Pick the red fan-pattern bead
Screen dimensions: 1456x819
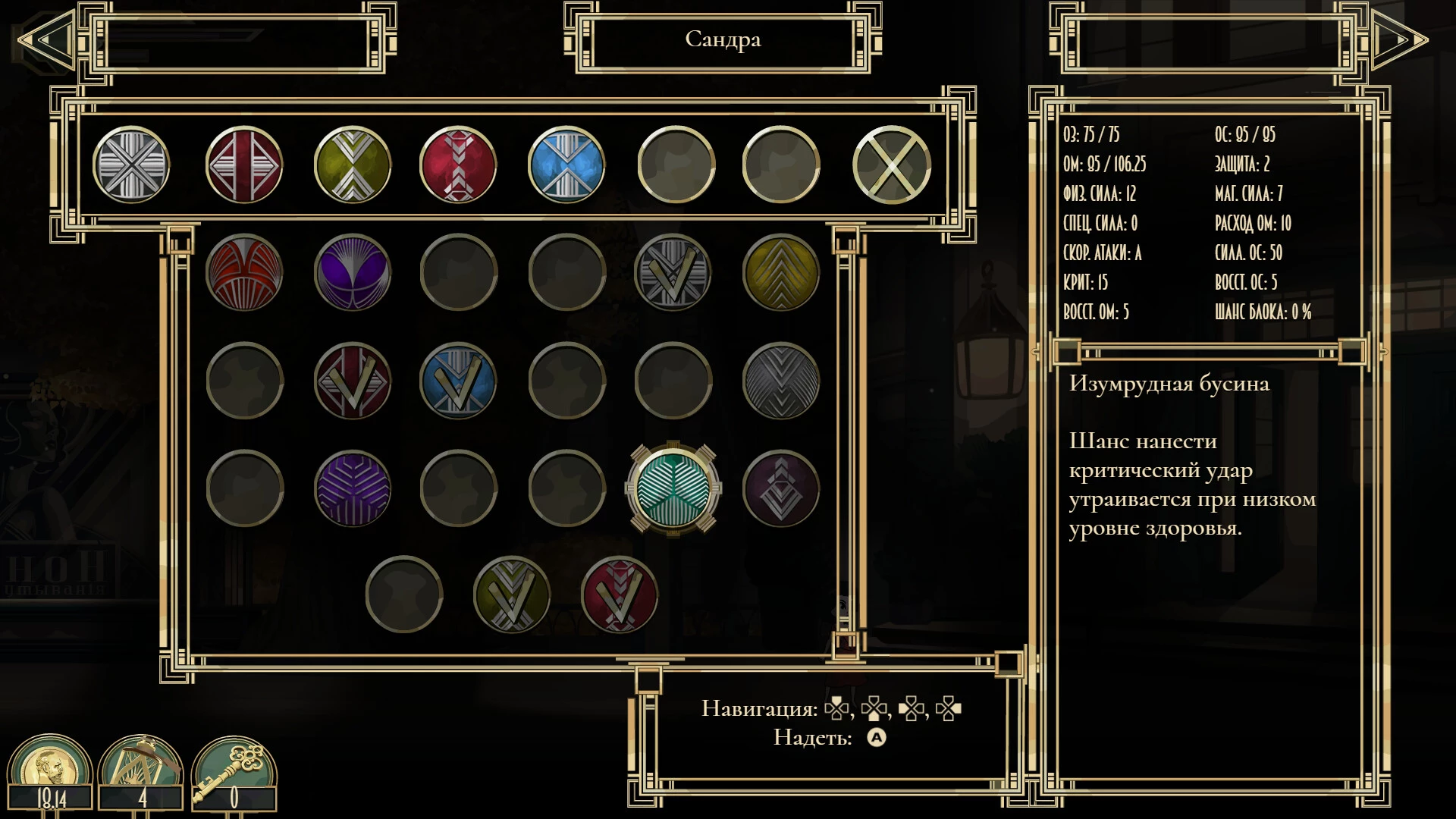pos(244,272)
